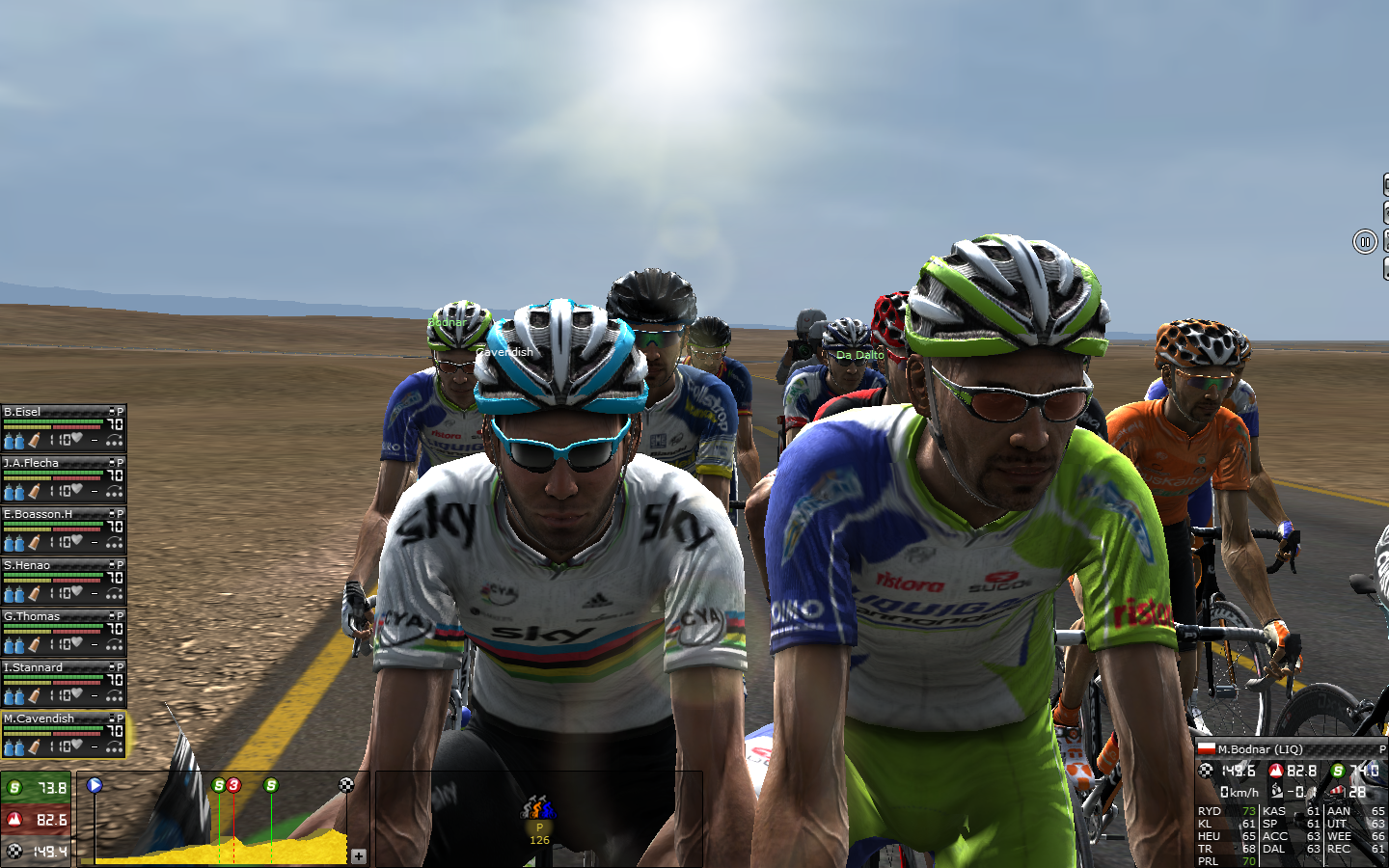
Task: Click the Da Dalto rider name label
Action: click(859, 355)
